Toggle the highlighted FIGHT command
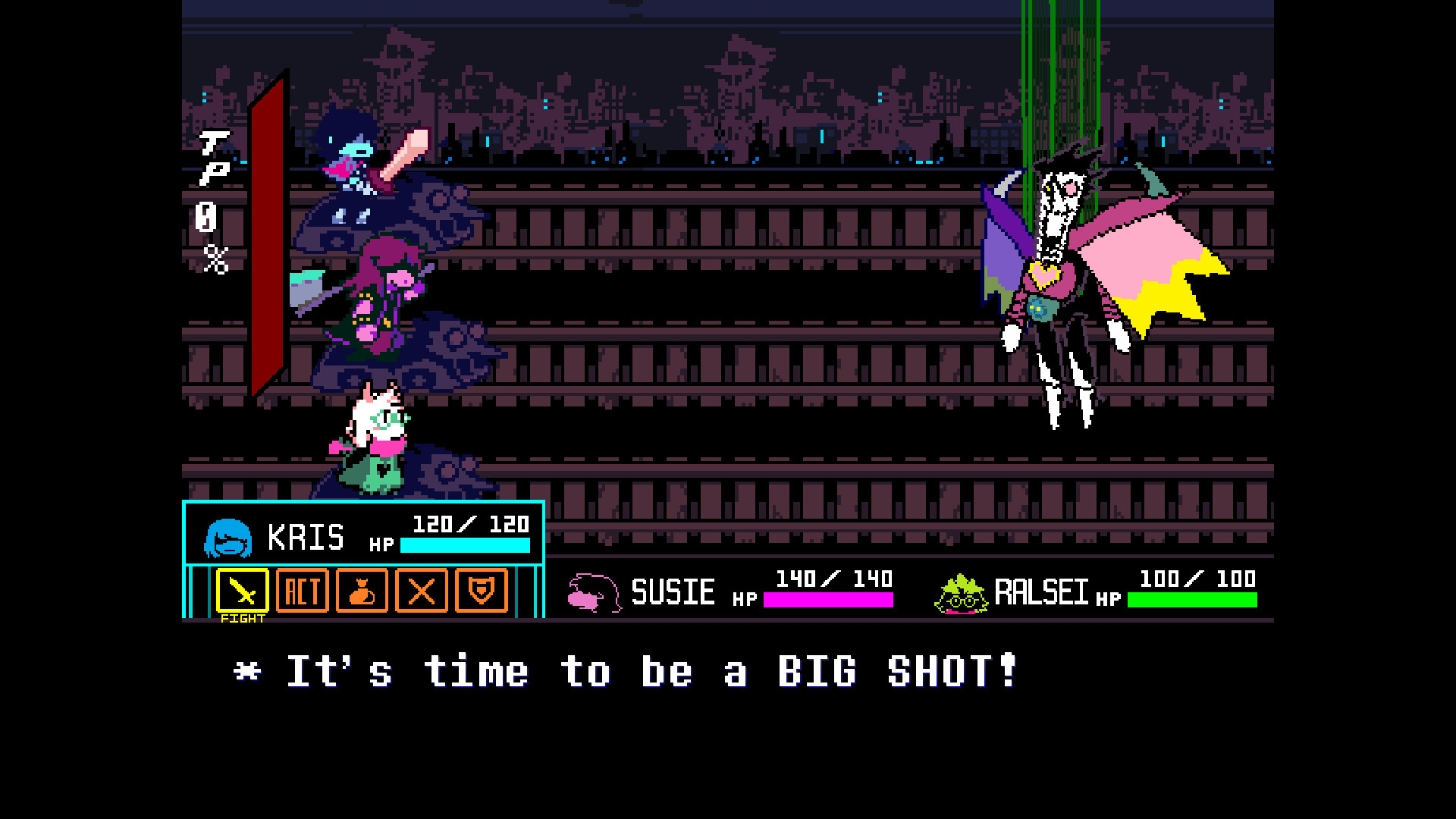The image size is (1456, 819). click(x=243, y=591)
